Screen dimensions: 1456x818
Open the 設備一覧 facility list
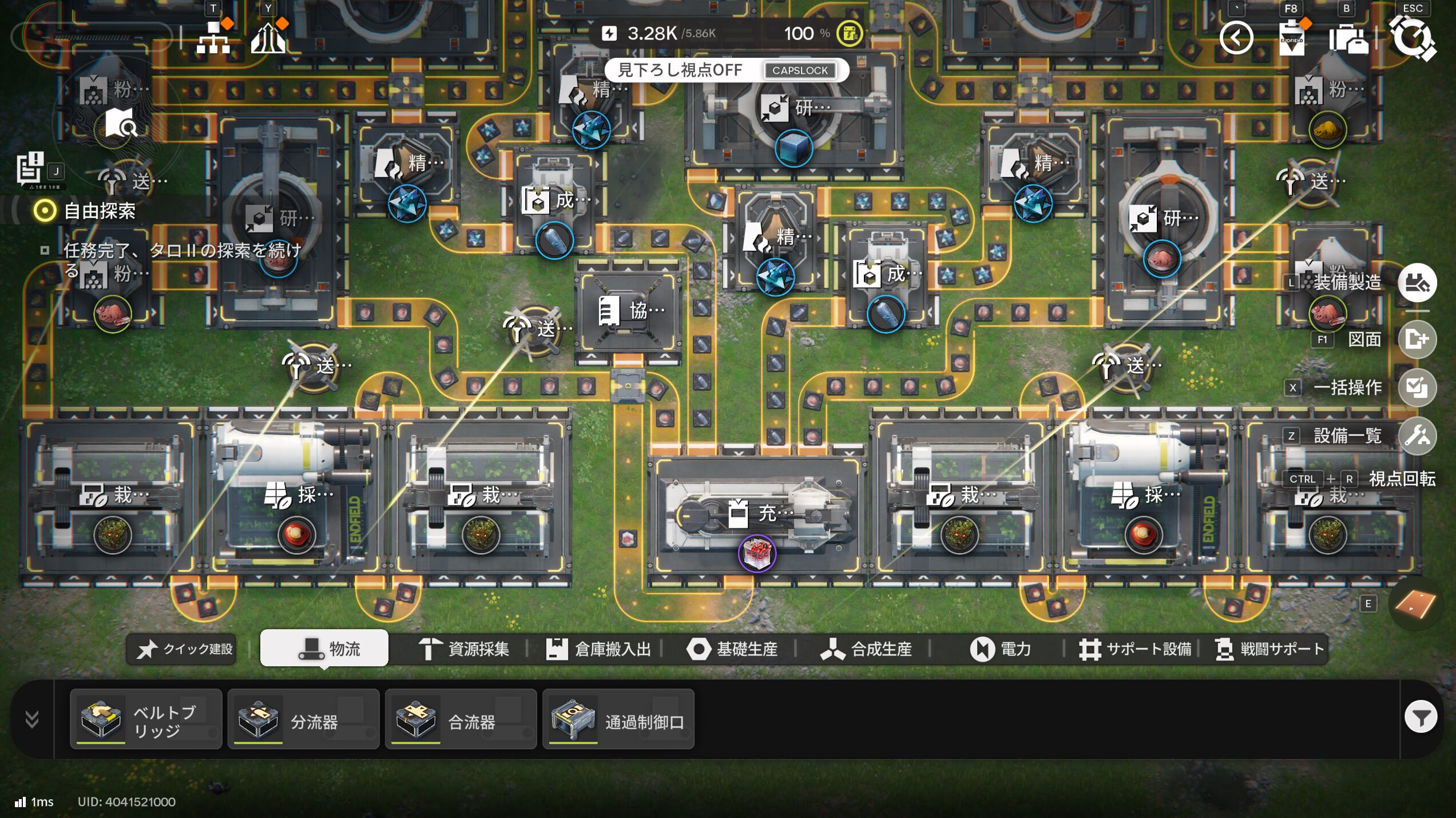1417,436
